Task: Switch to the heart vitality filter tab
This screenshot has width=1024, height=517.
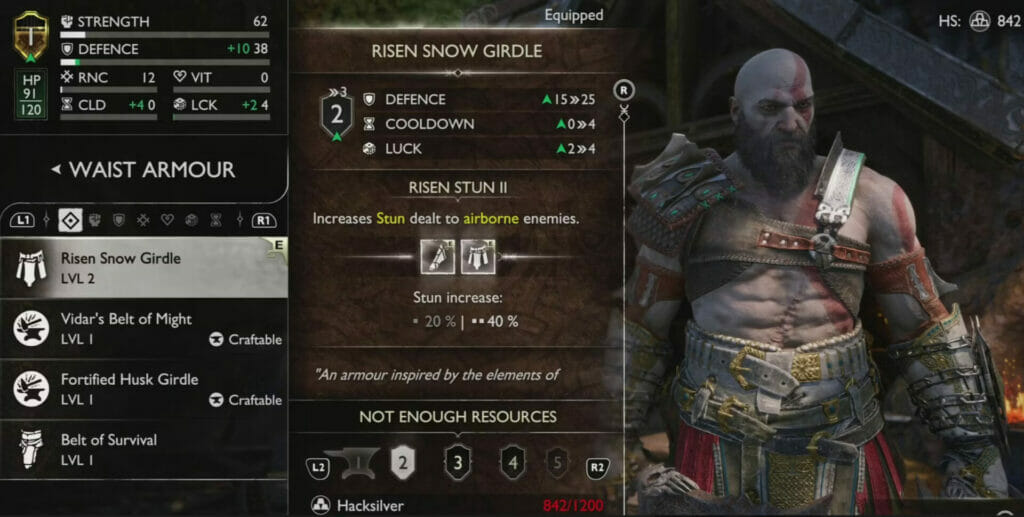Action: [x=167, y=219]
